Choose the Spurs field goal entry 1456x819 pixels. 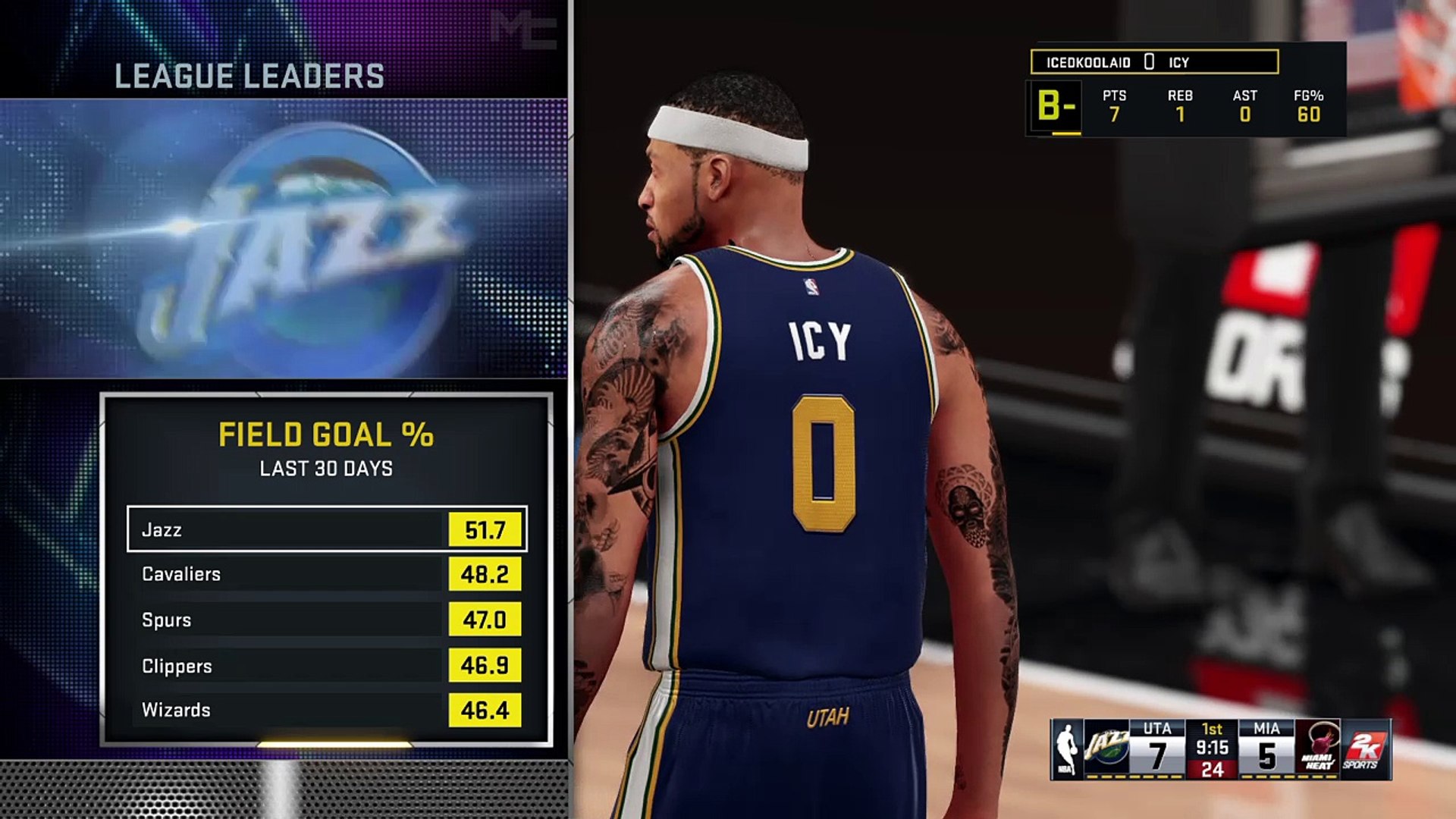(x=326, y=620)
